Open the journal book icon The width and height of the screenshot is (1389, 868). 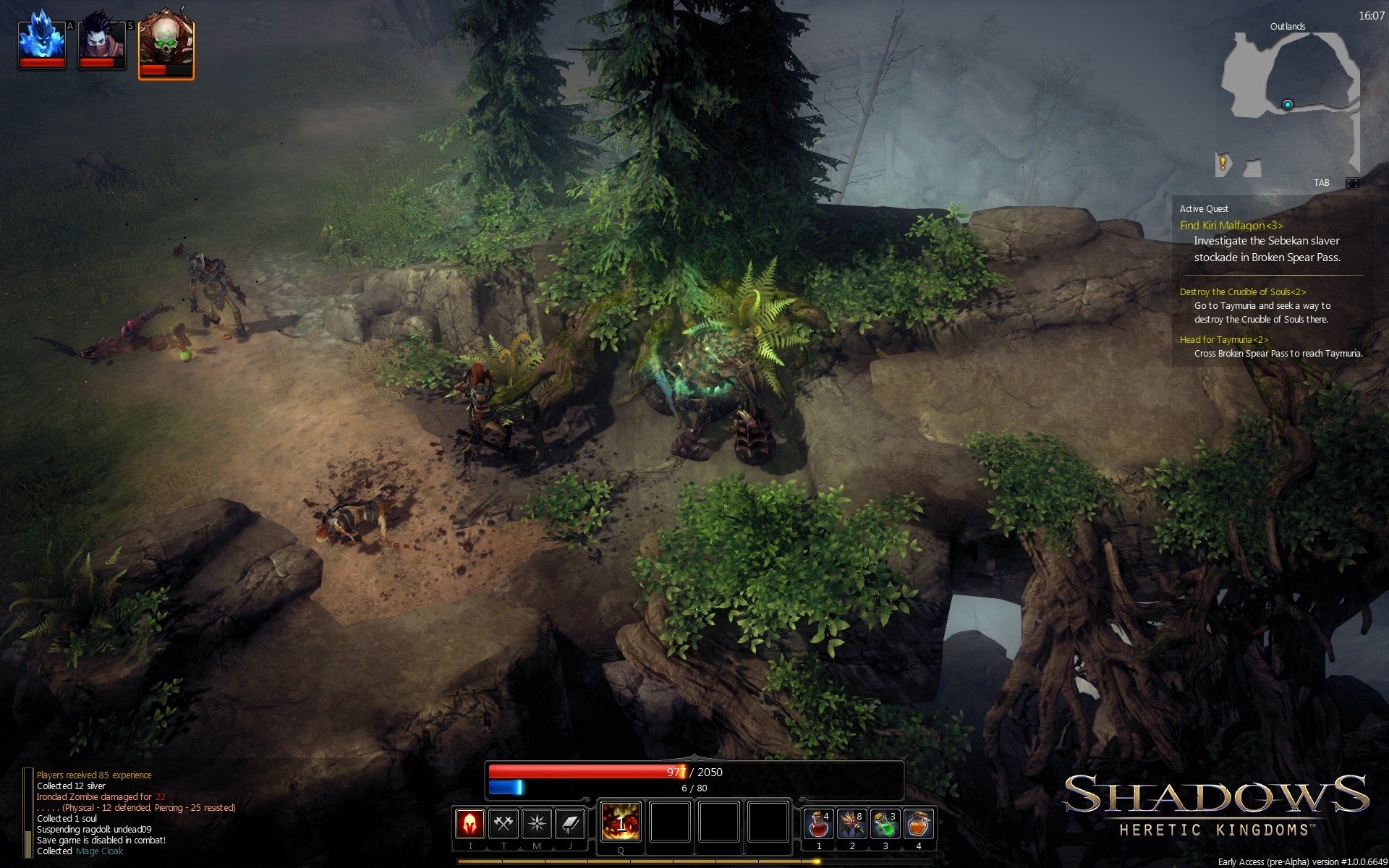coord(570,824)
